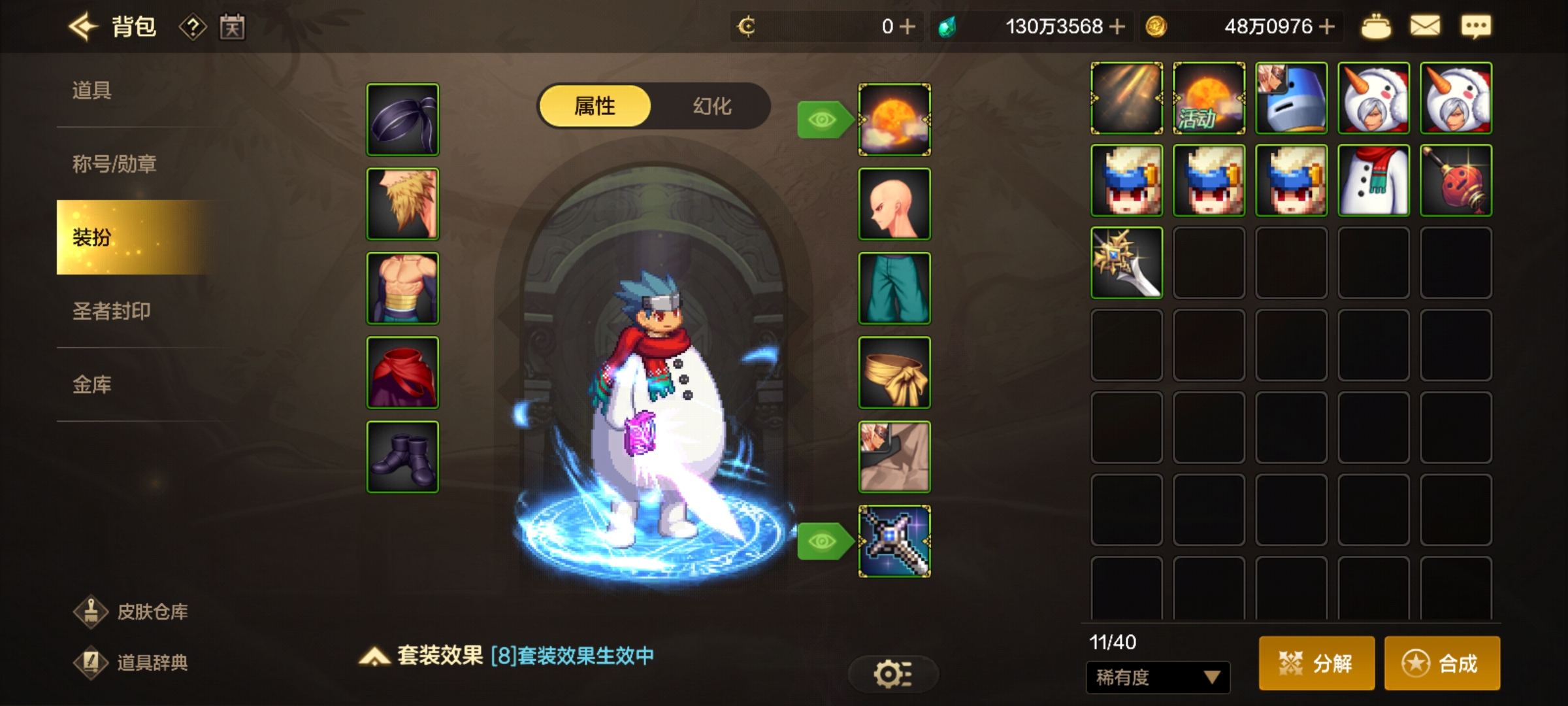This screenshot has width=1568, height=706.
Task: Select the equipped red scarf slot
Action: (402, 373)
